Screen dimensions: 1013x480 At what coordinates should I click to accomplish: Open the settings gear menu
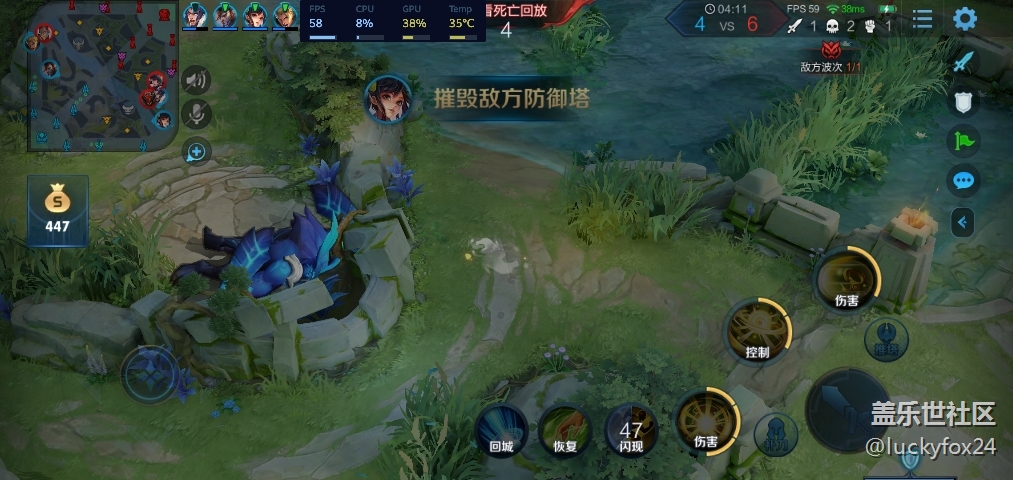pyautogui.click(x=965, y=19)
